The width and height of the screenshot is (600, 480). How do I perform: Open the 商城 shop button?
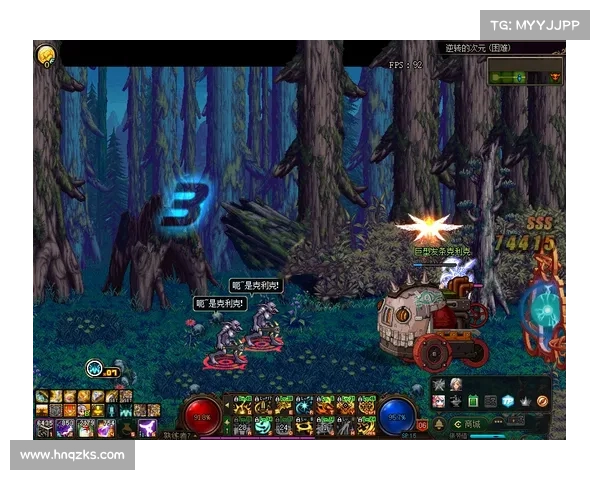467,423
